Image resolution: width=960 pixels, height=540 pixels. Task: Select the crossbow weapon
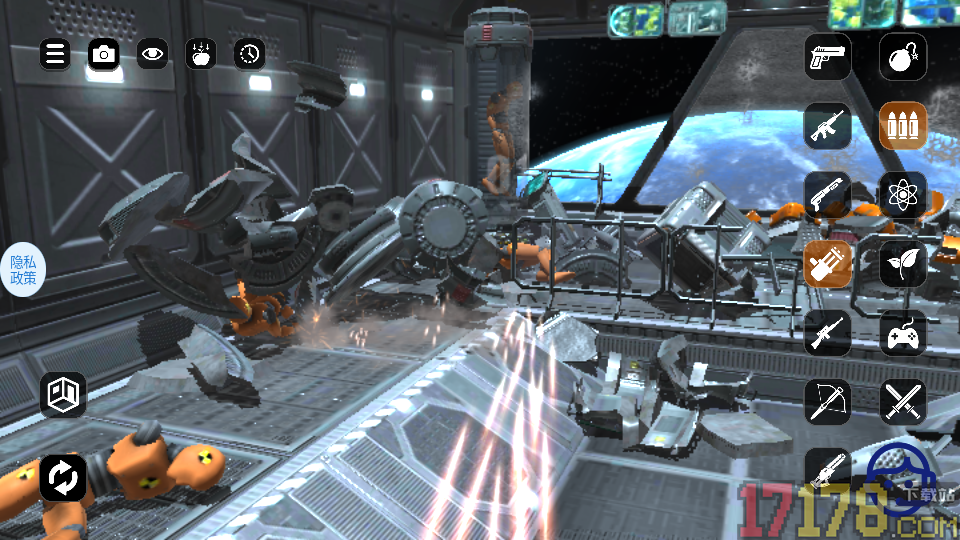(x=828, y=401)
